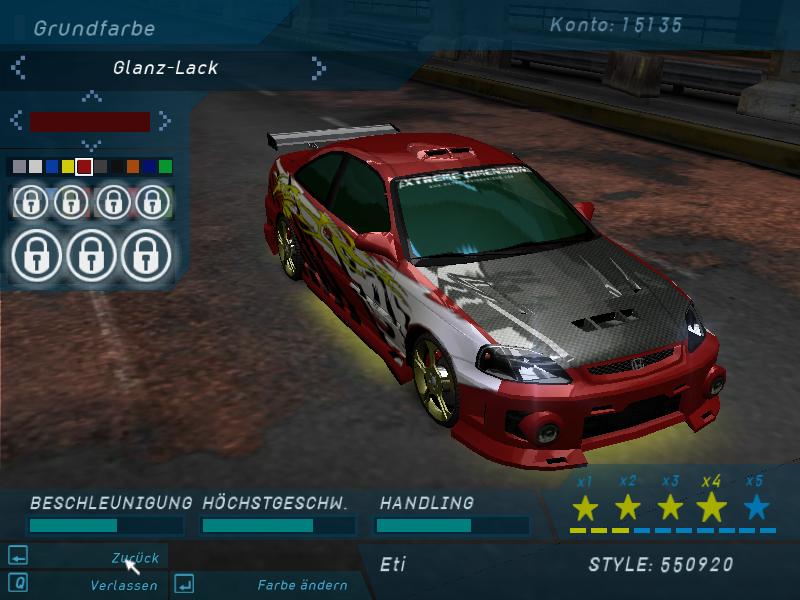Click the up arrow above the shade bar
The height and width of the screenshot is (600, 800).
[x=91, y=97]
